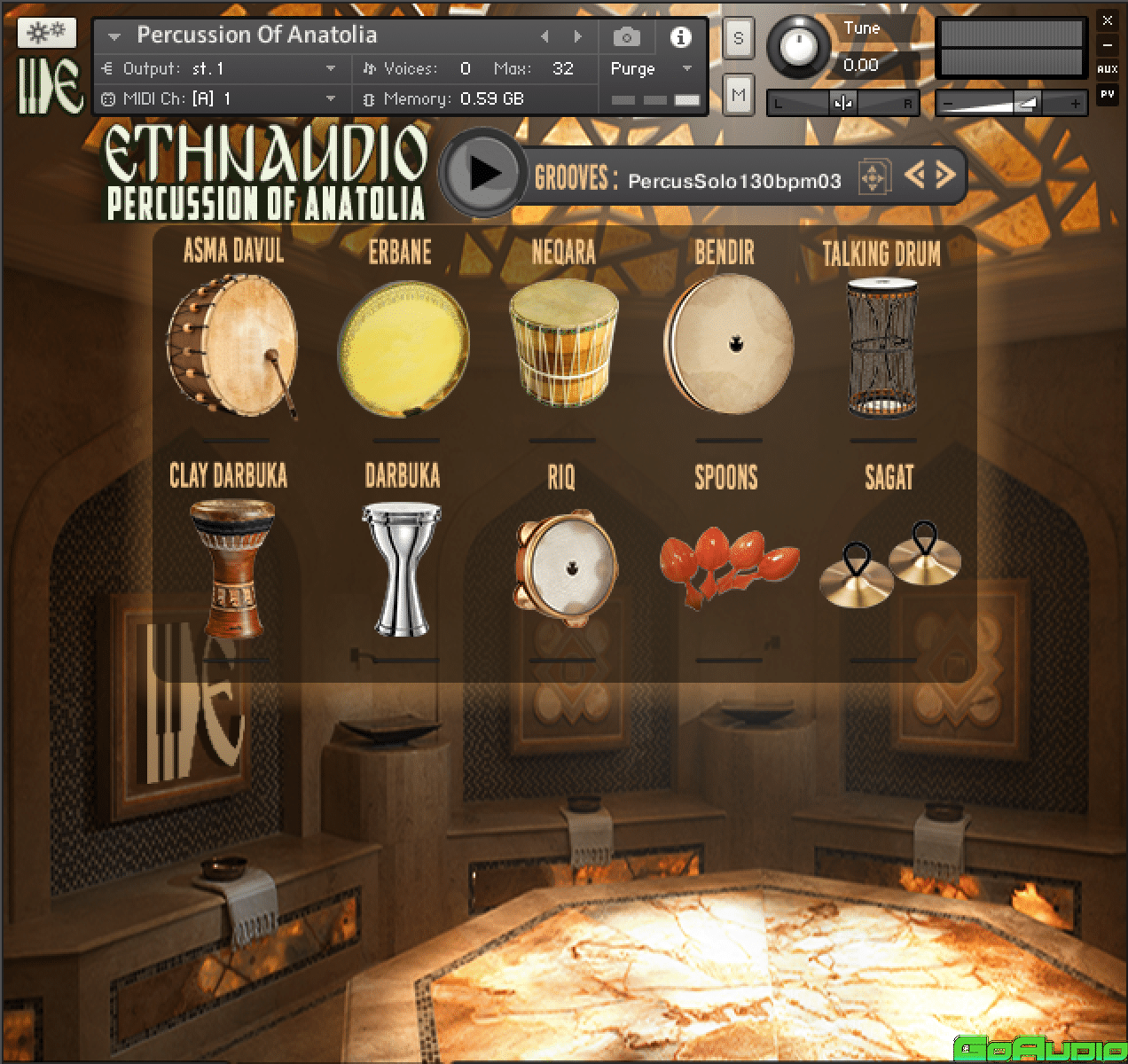
Task: Go to the previous groove
Action: (x=915, y=175)
